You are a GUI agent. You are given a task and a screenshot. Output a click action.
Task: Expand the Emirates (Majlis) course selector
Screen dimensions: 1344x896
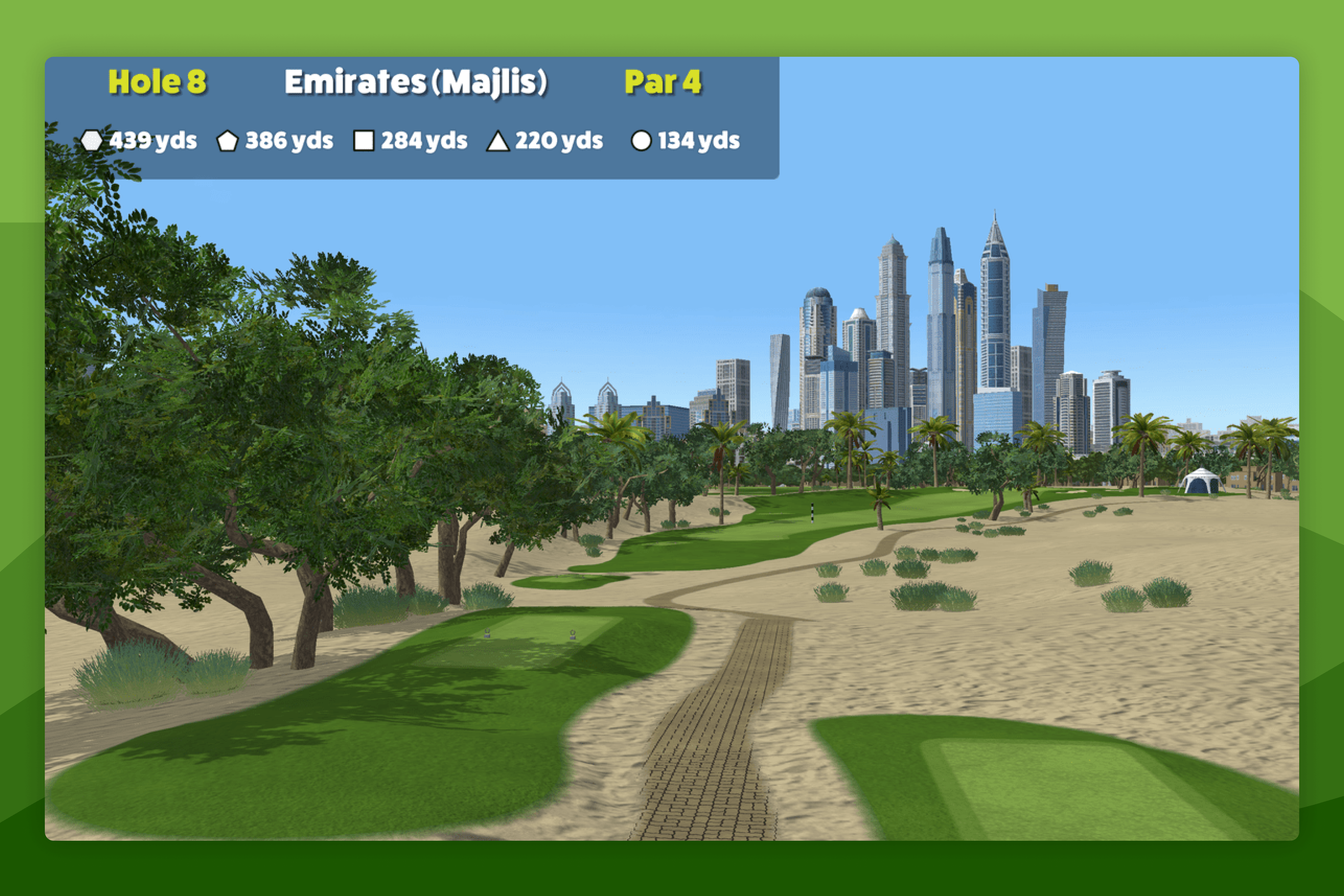click(x=419, y=82)
